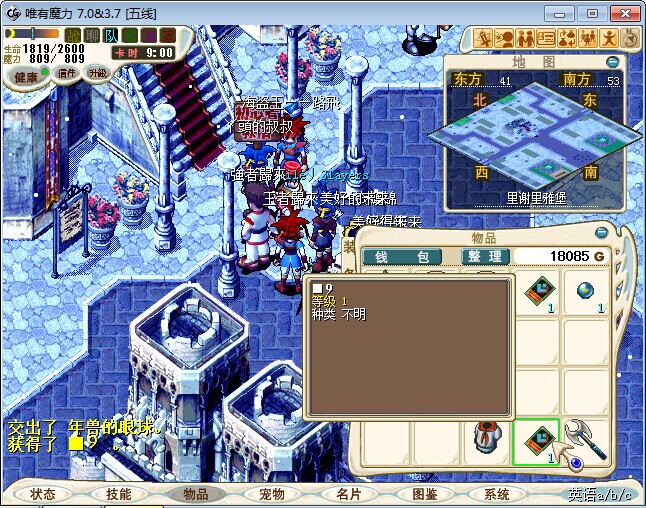Click the 升級 level-up button
Viewport: 646px width, 508px height.
(98, 74)
